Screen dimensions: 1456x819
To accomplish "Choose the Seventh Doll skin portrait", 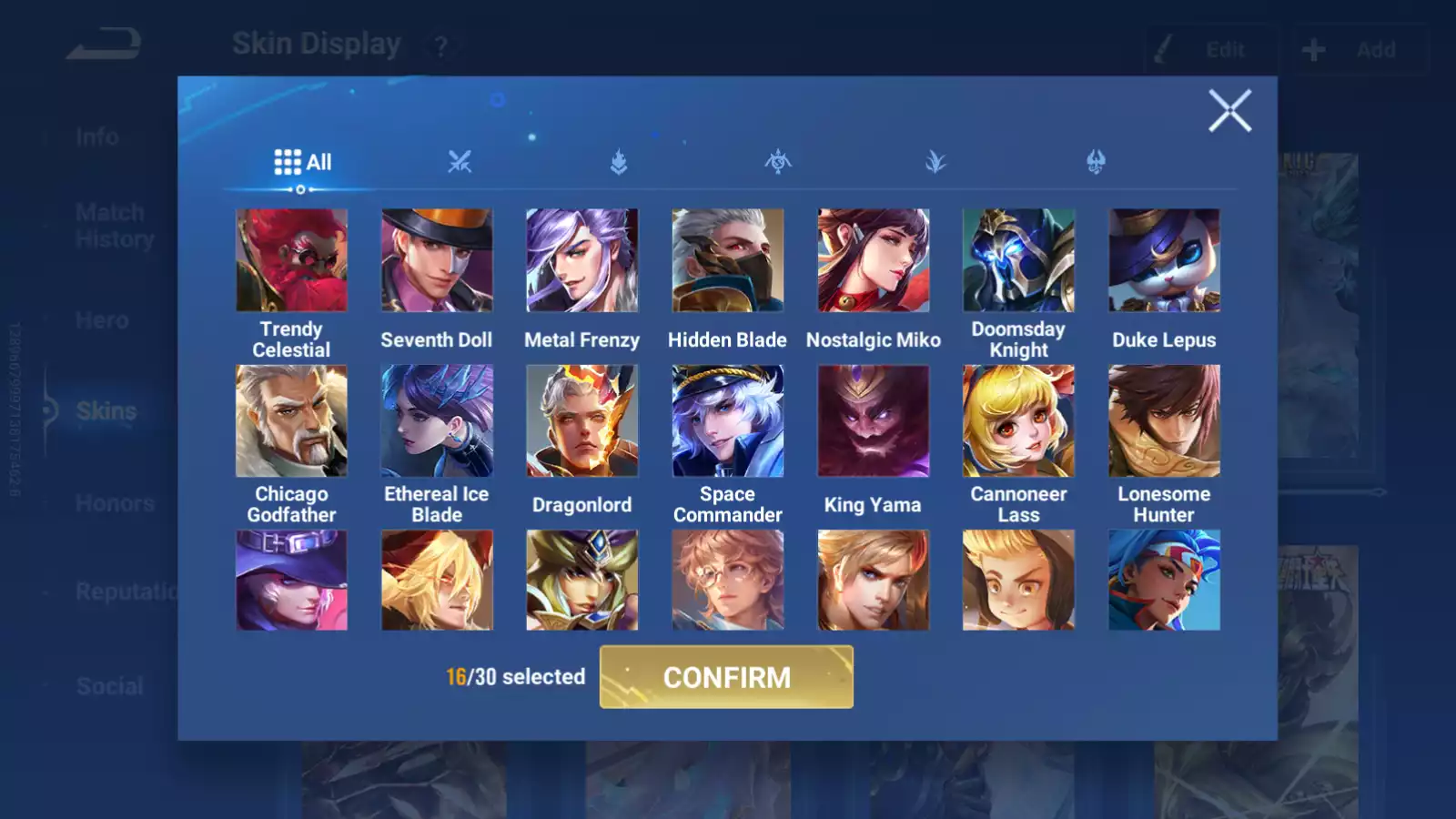I will point(437,260).
